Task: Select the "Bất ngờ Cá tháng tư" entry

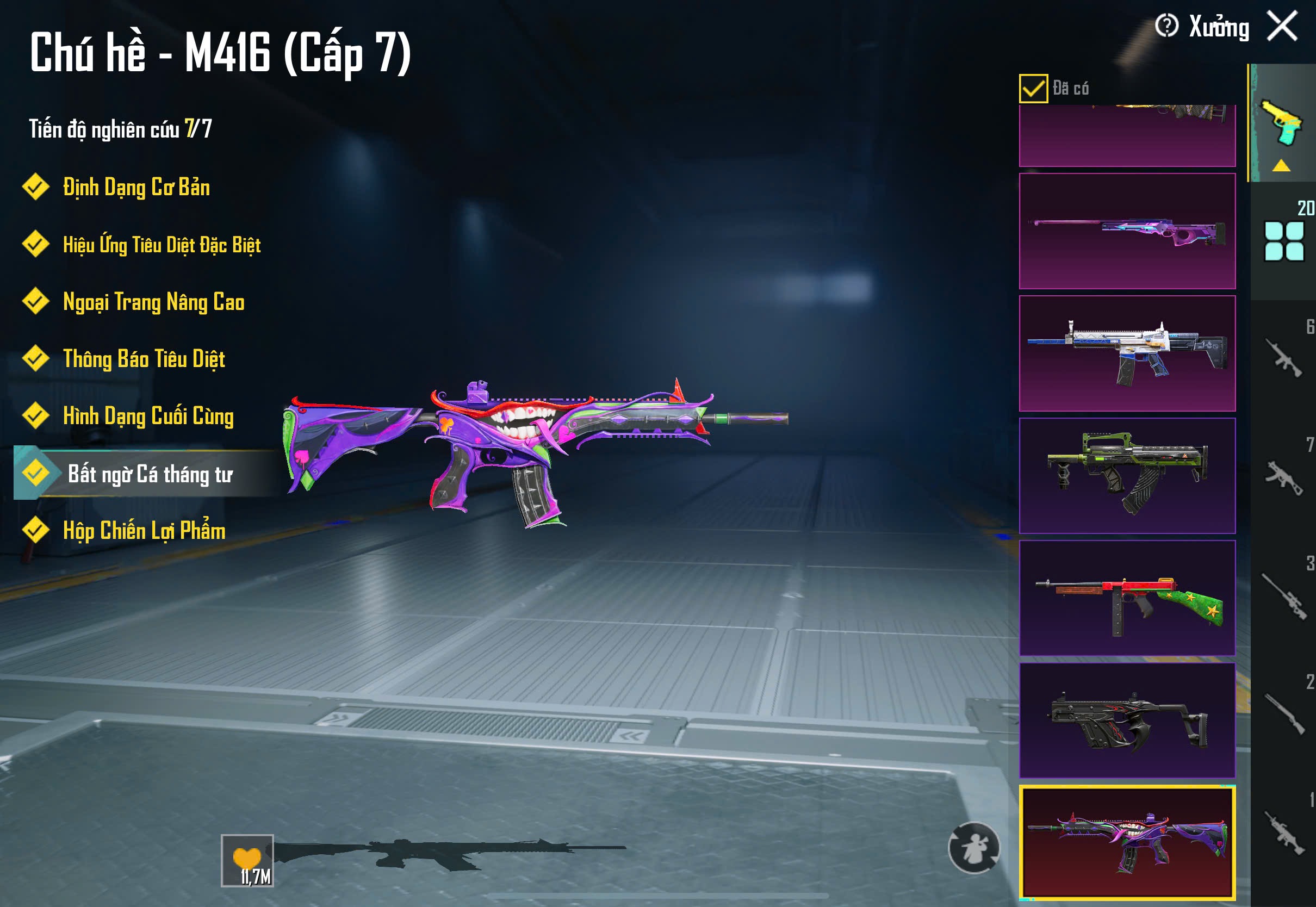Action: 150,474
